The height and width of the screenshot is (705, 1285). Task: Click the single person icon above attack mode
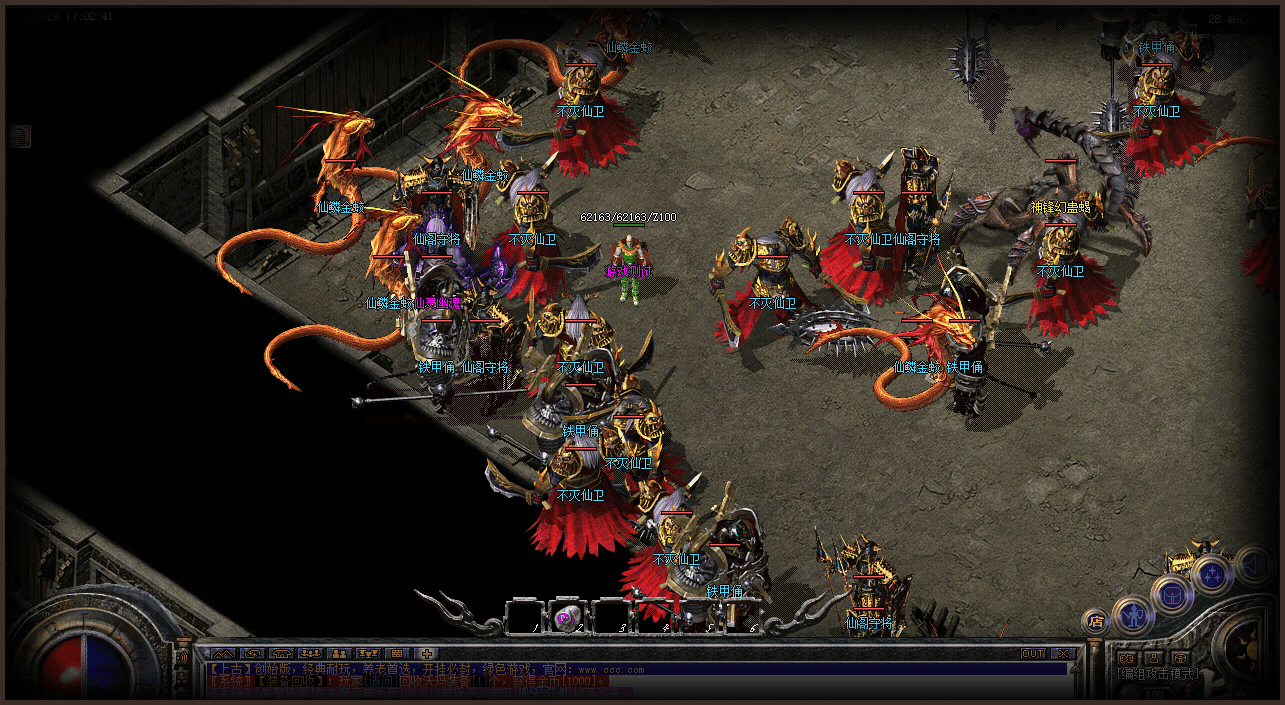point(1154,658)
